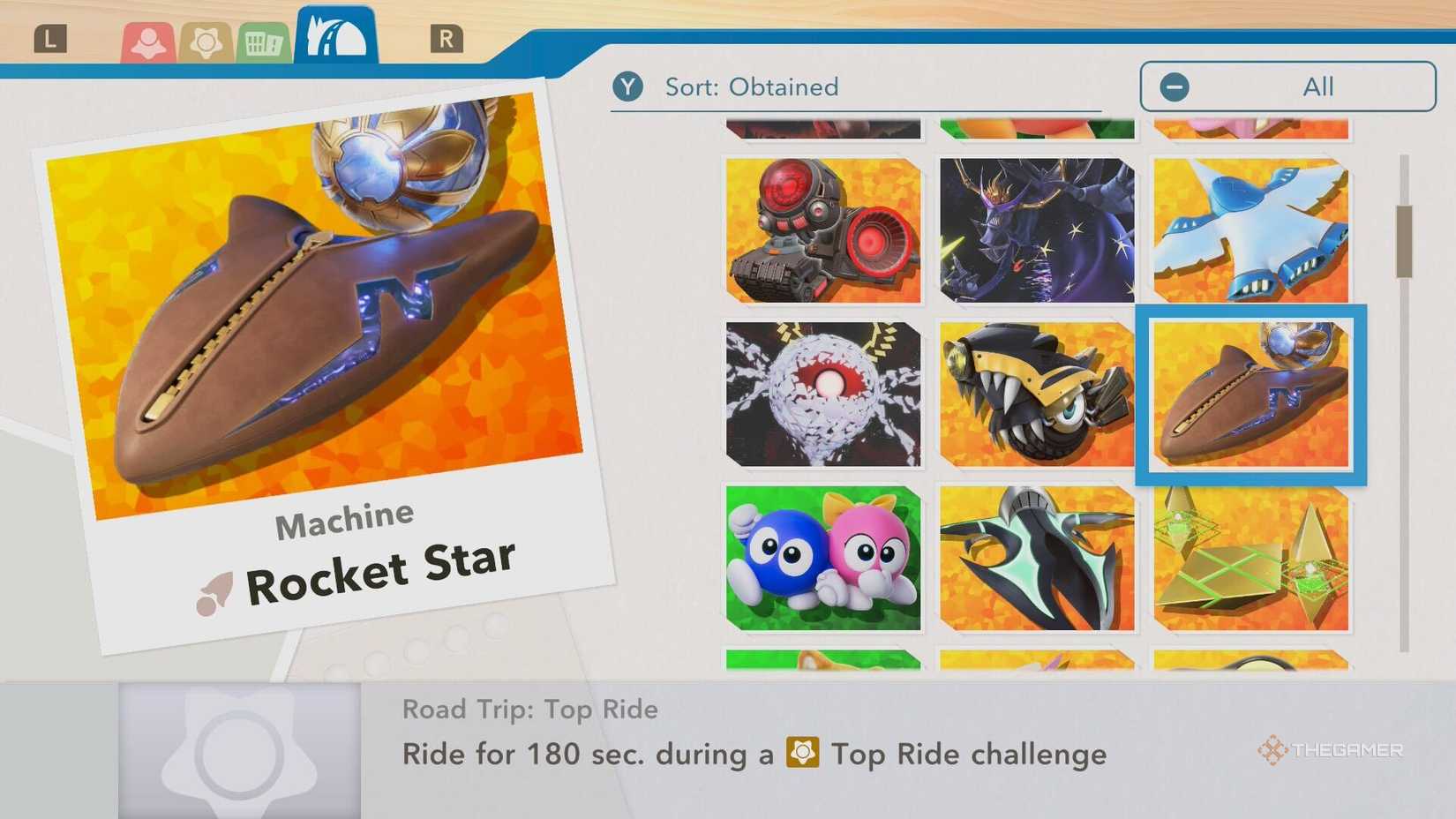Toggle the selection highlight on the Rocket Star thumbnail
The width and height of the screenshot is (1456, 819).
[1250, 397]
